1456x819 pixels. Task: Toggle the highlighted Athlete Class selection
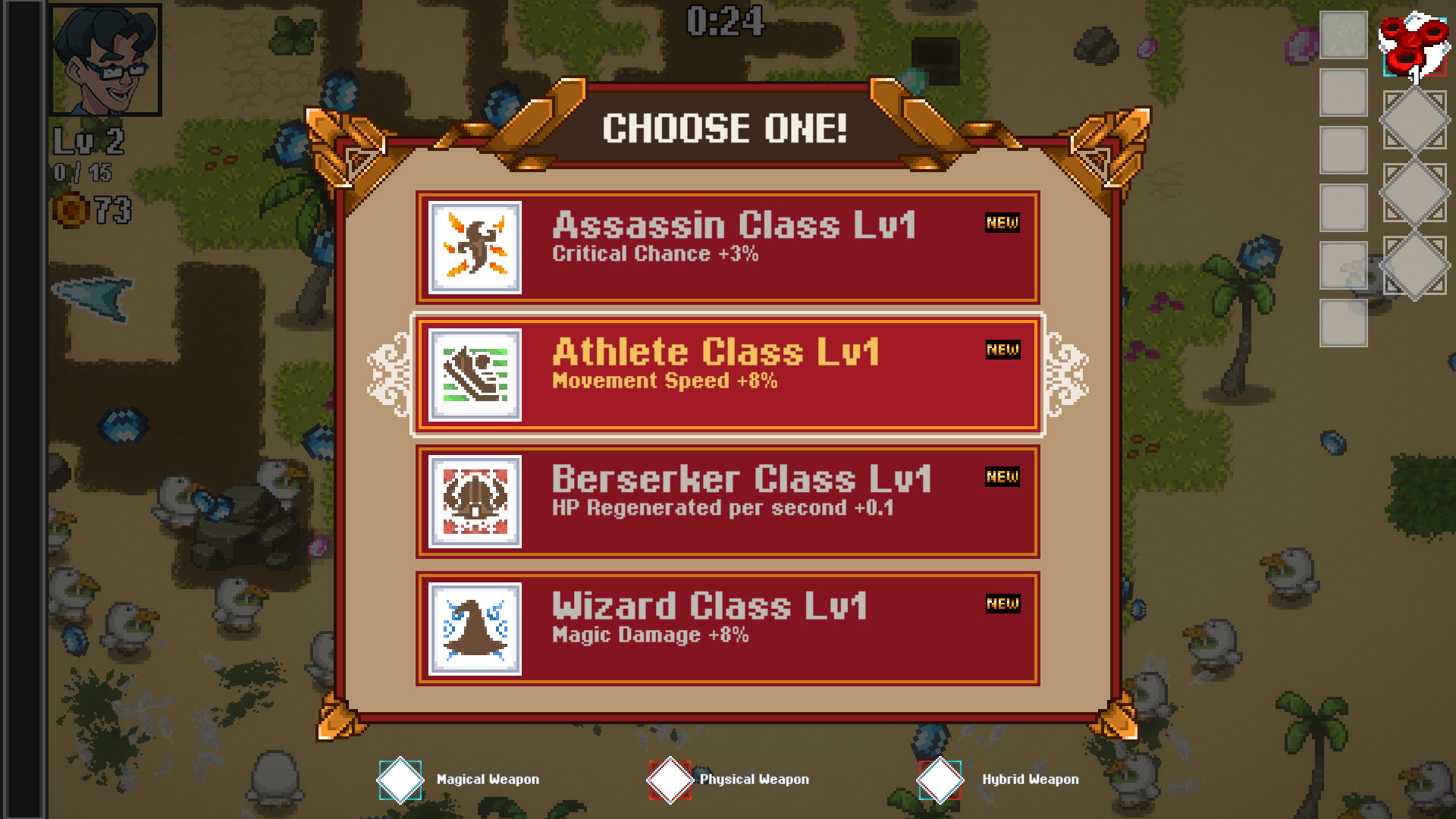click(x=726, y=374)
